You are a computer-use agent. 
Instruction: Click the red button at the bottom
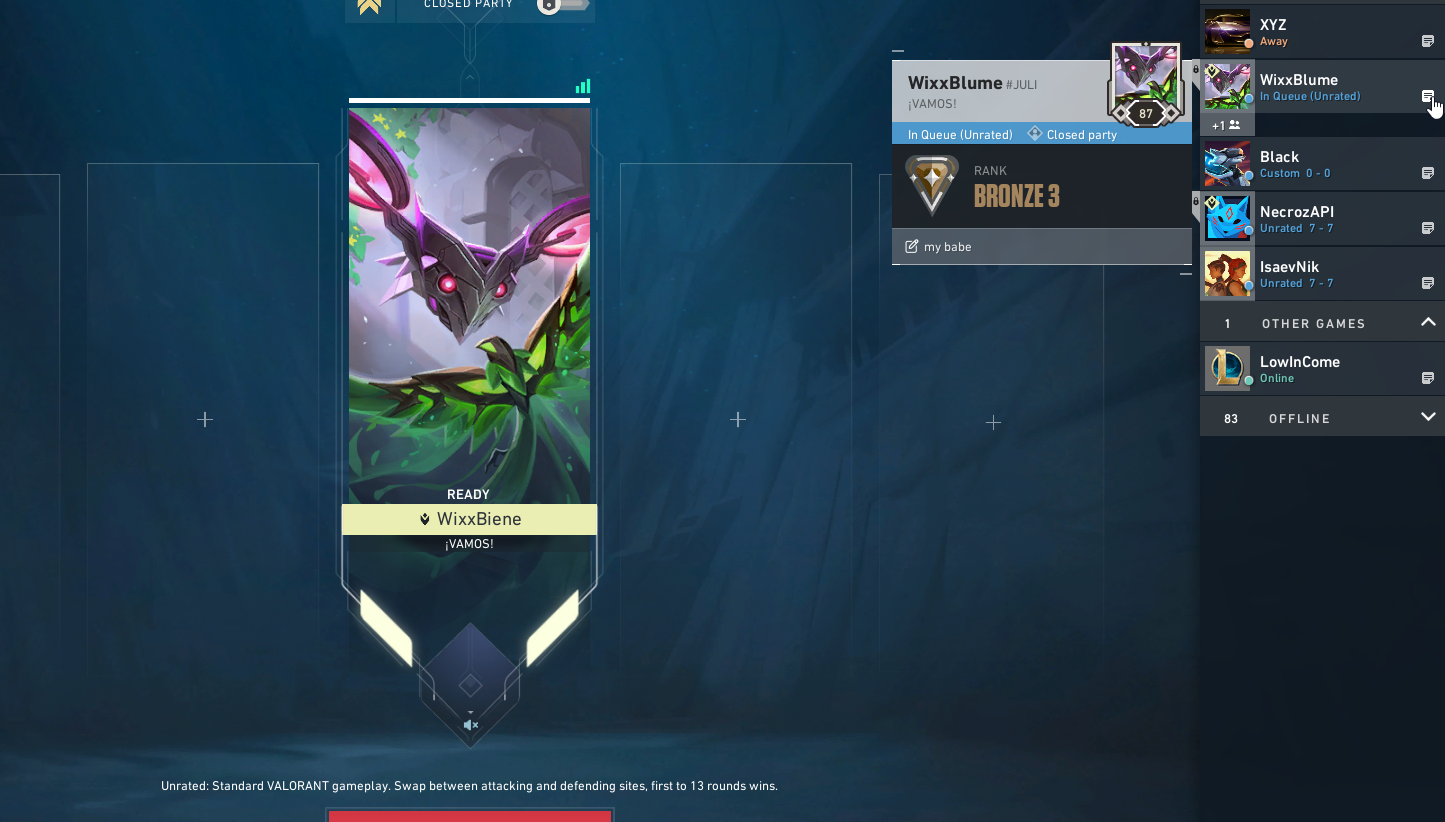pyautogui.click(x=470, y=816)
